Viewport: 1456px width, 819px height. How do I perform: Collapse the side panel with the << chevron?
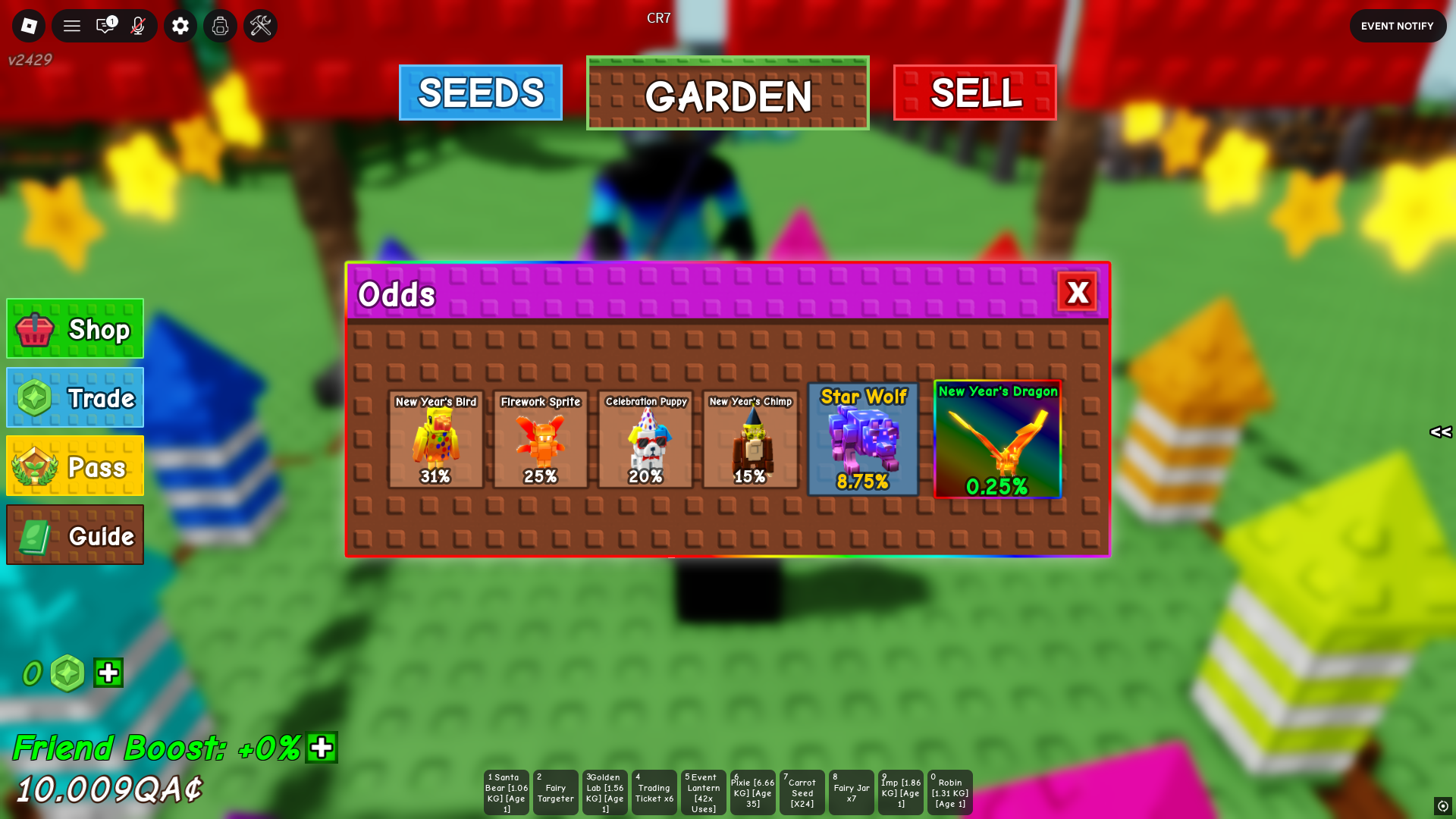point(1441,433)
